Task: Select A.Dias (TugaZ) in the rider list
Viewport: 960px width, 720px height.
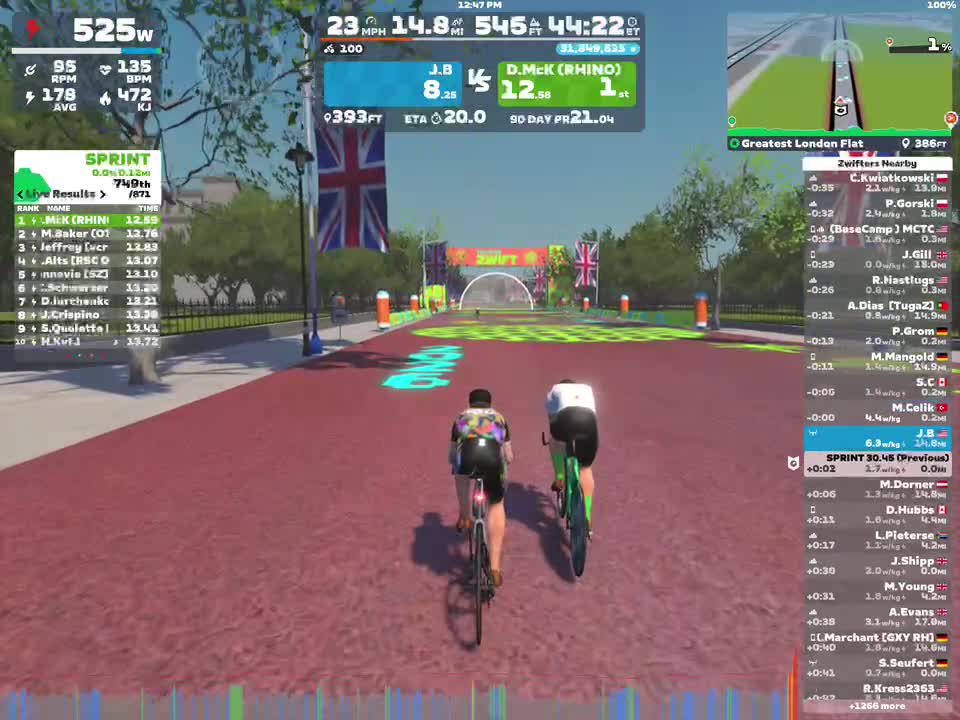Action: pos(877,310)
